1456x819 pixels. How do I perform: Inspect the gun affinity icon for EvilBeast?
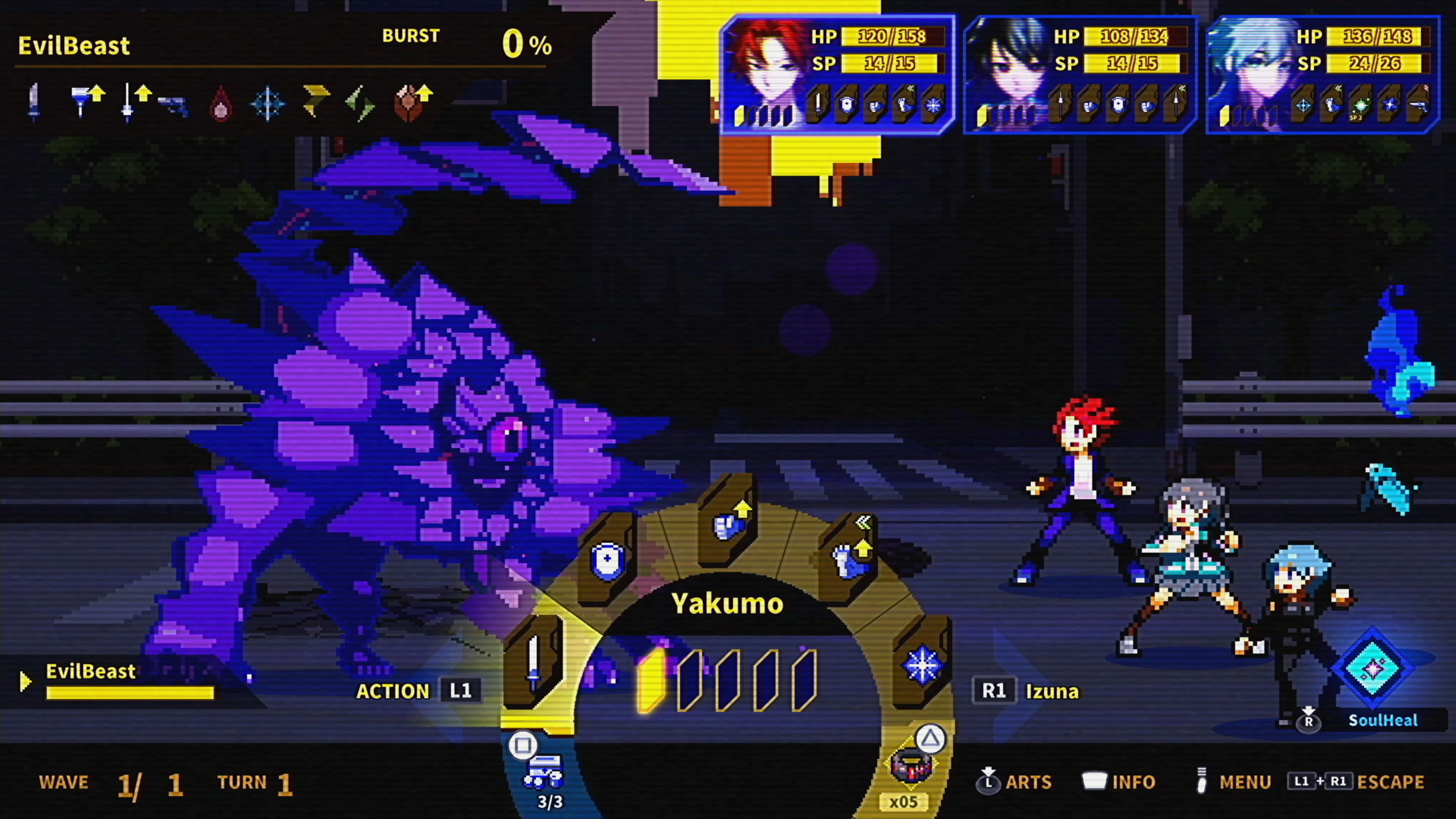[x=173, y=105]
